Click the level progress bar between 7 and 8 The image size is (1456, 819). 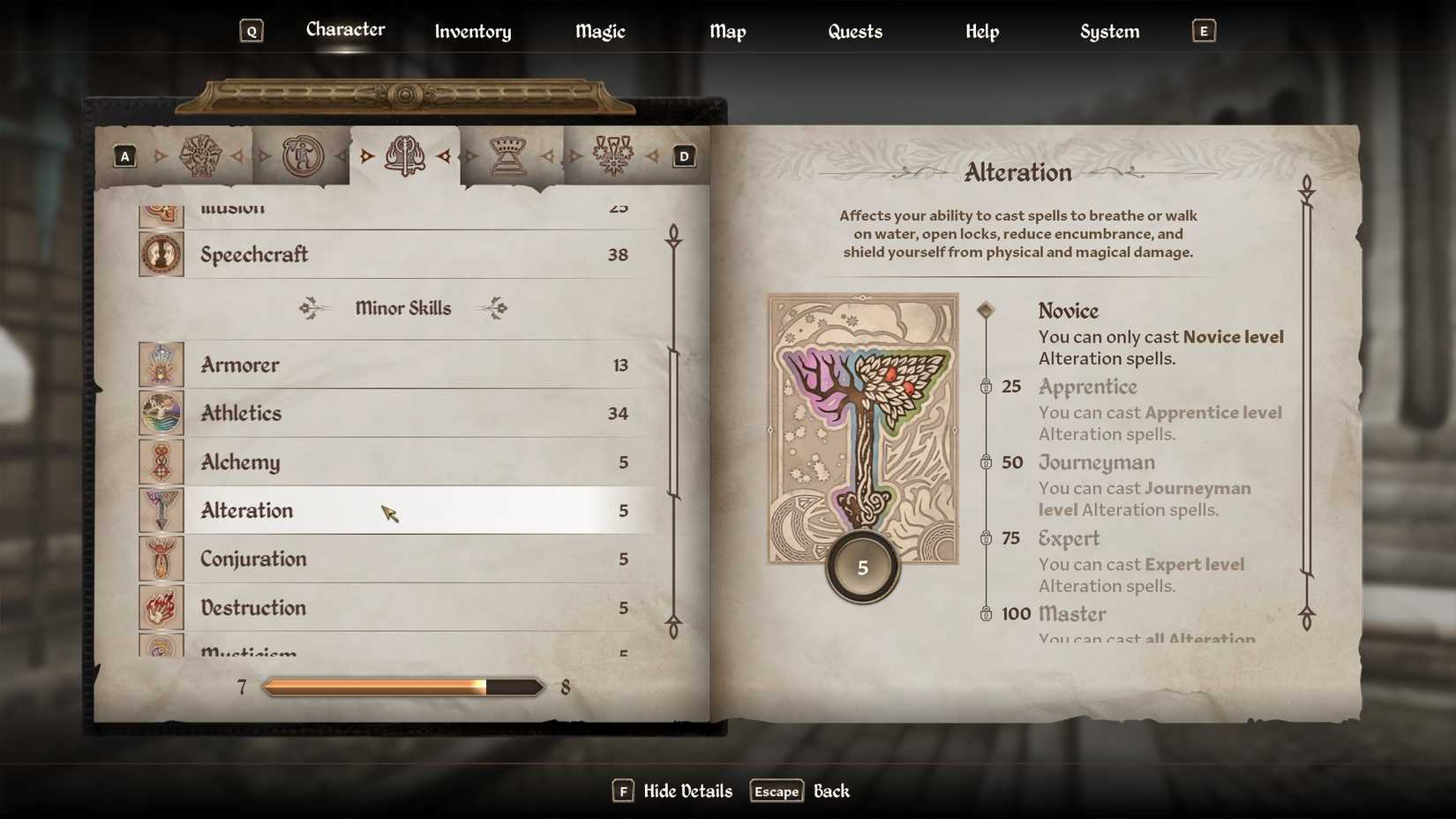click(402, 687)
